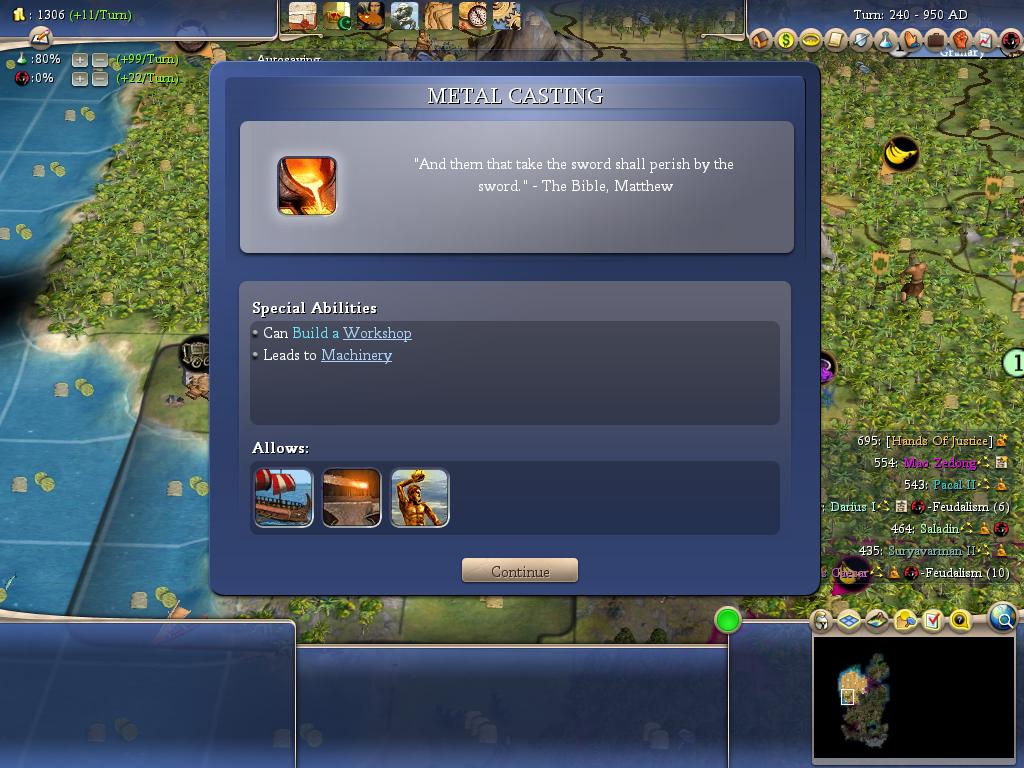Open the event log scroll icon
This screenshot has height=768, width=1024.
40,38
